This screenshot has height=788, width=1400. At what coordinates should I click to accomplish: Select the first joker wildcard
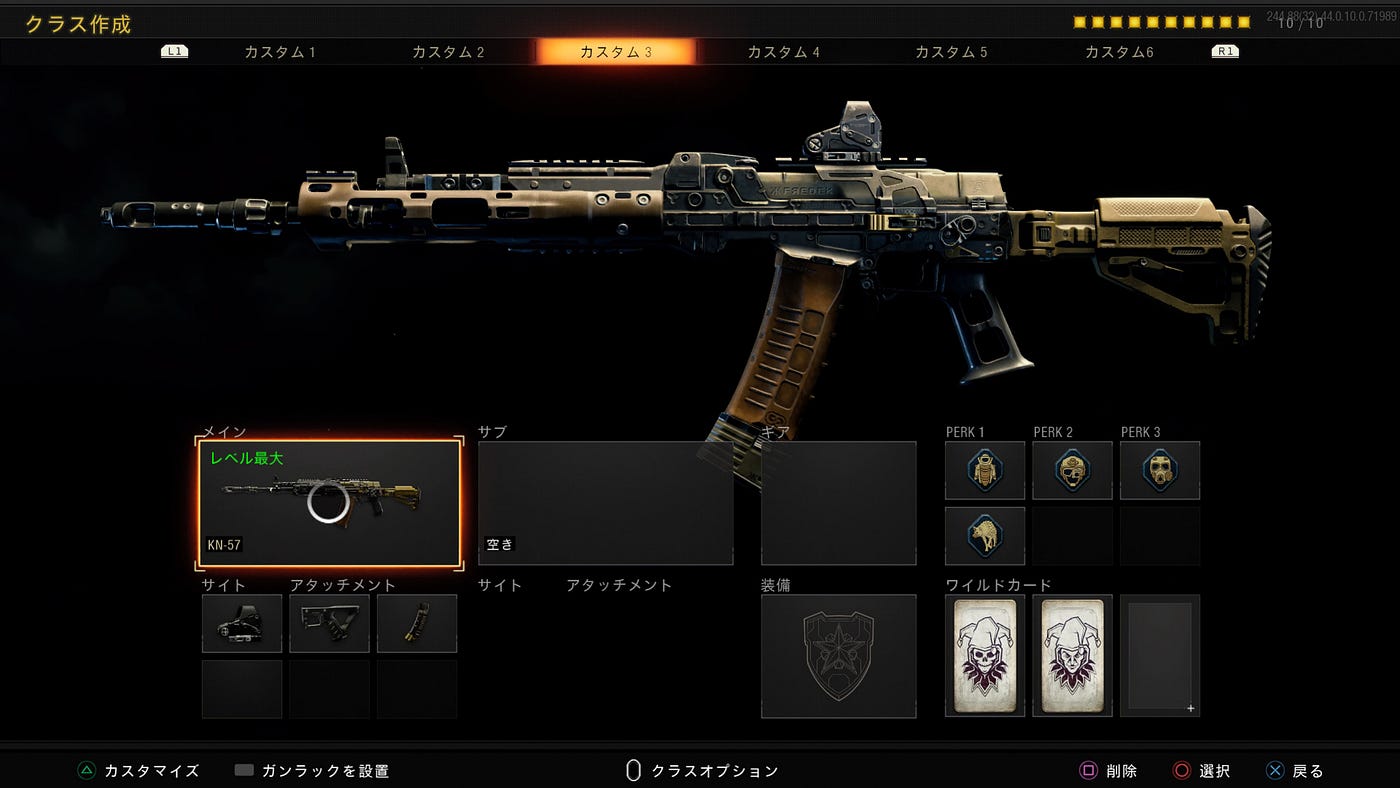983,655
